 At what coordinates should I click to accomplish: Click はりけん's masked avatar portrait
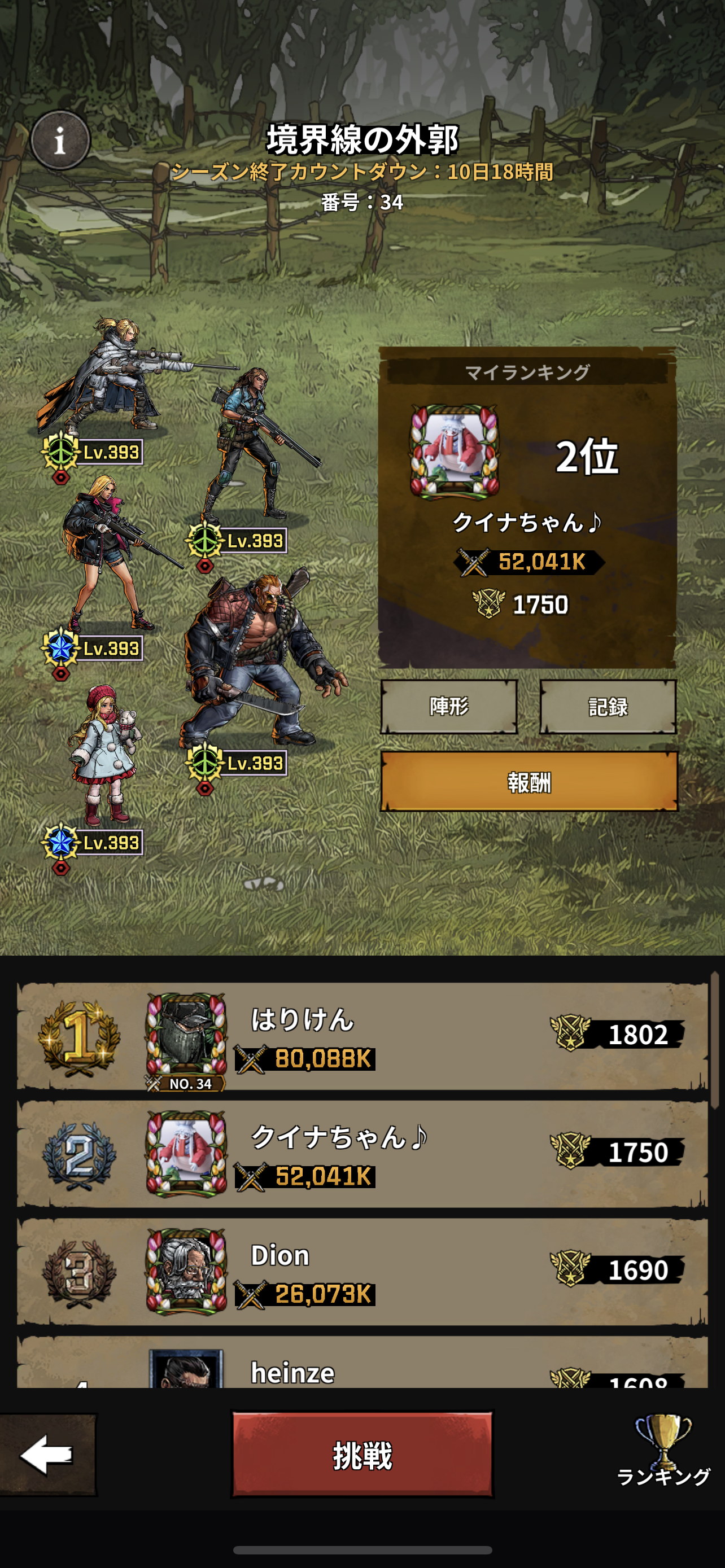(x=186, y=1035)
